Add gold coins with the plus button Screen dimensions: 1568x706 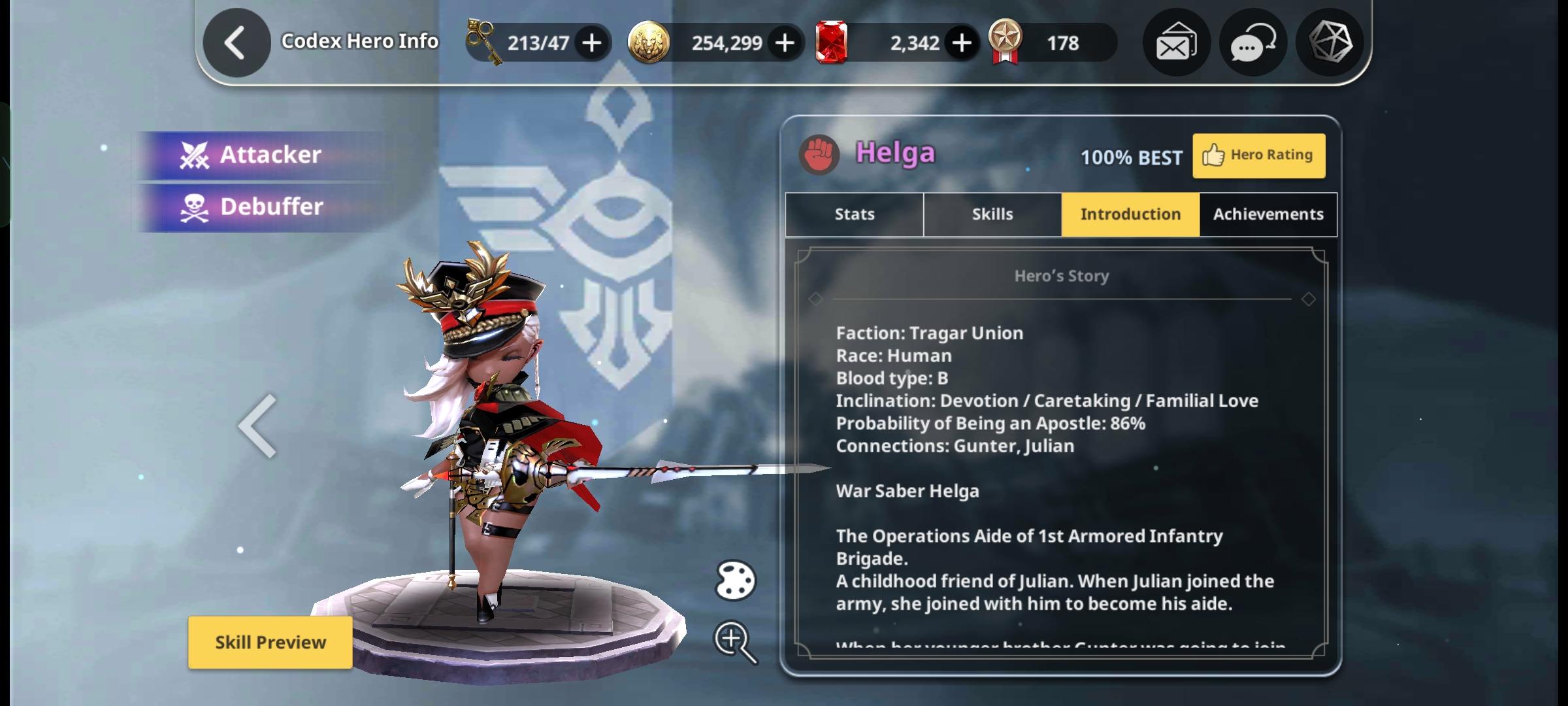pyautogui.click(x=785, y=43)
